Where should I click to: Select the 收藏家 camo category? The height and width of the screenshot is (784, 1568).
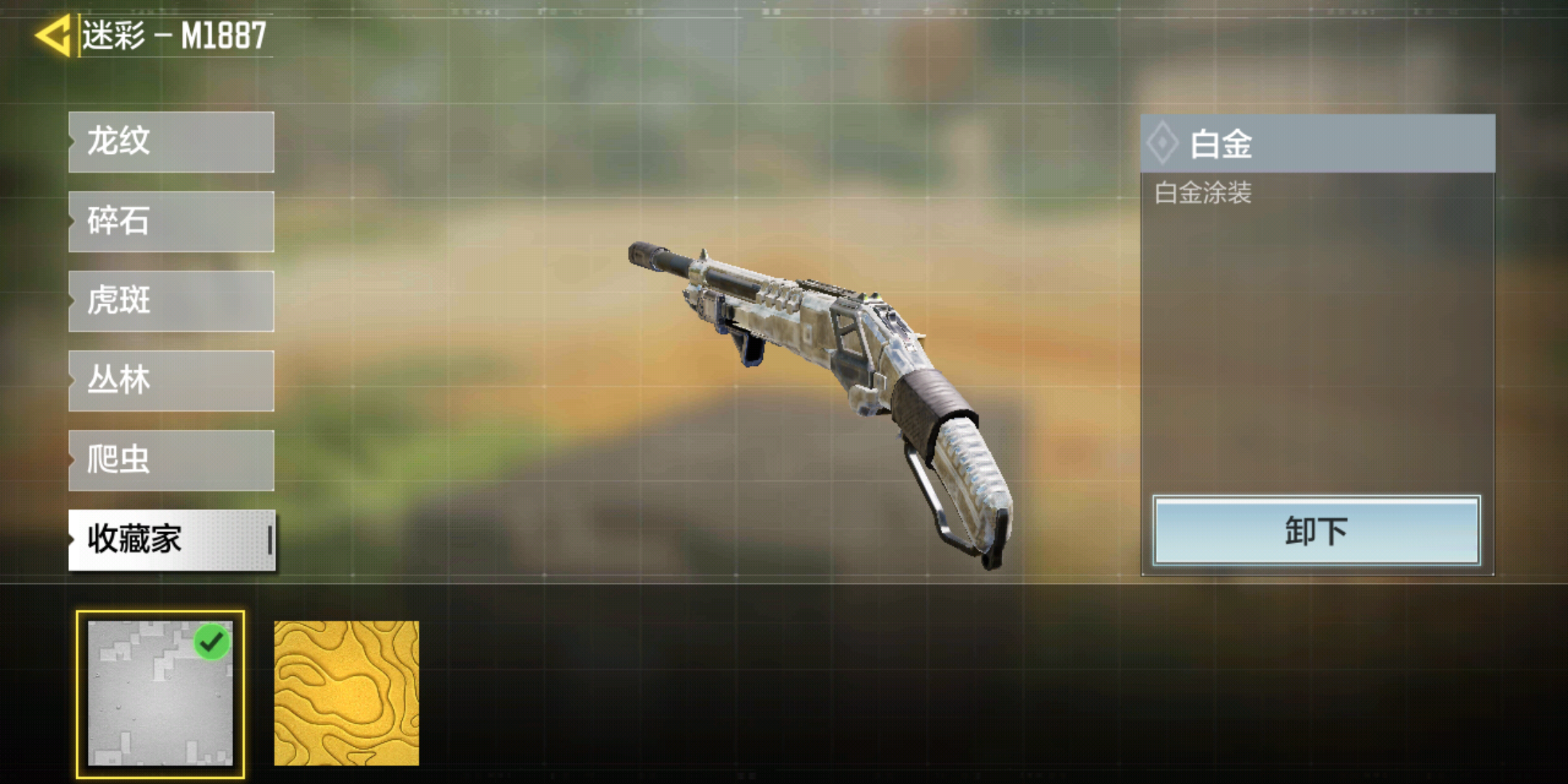point(171,540)
